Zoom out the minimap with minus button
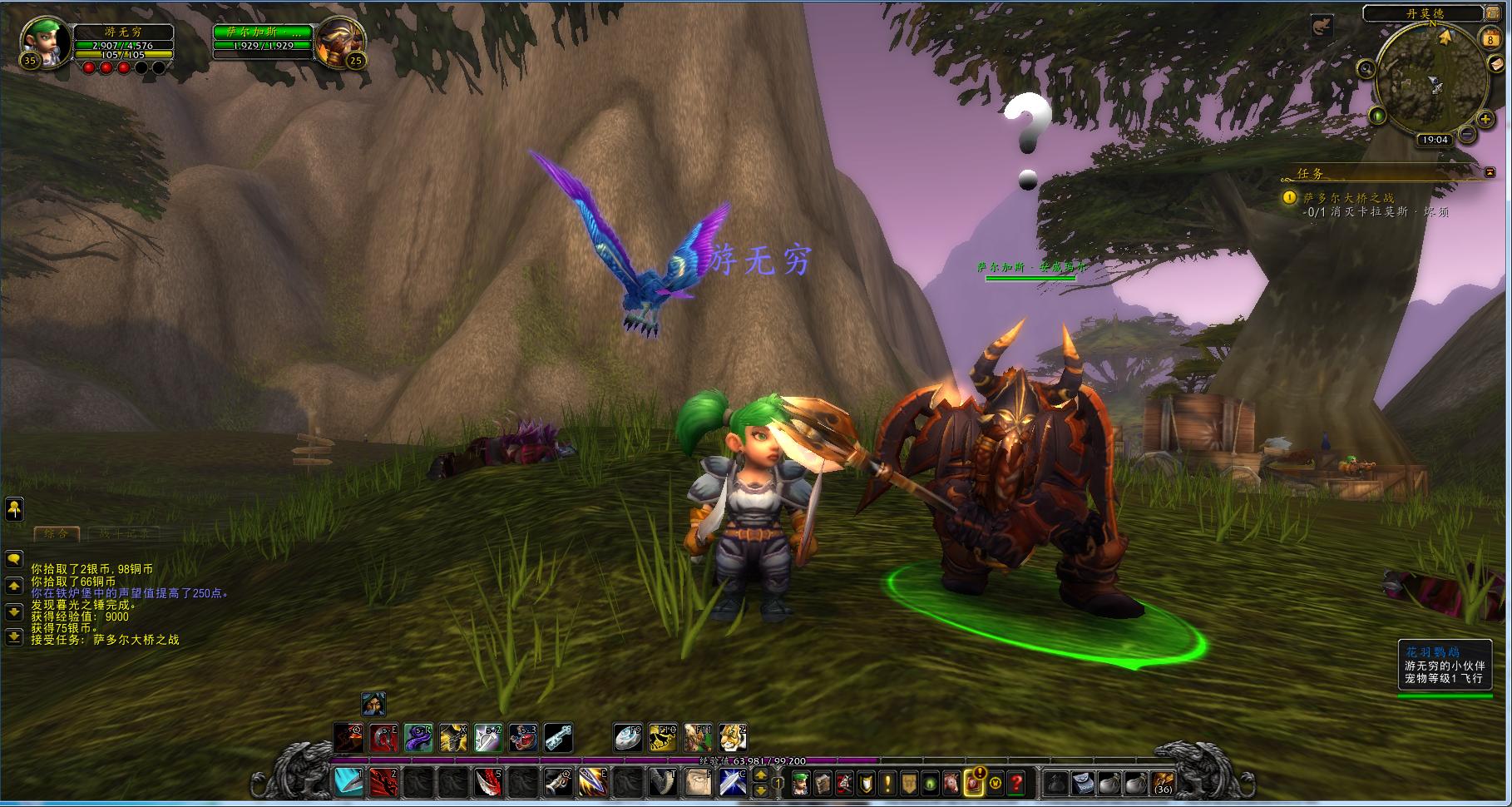The height and width of the screenshot is (807, 1512). [1467, 133]
